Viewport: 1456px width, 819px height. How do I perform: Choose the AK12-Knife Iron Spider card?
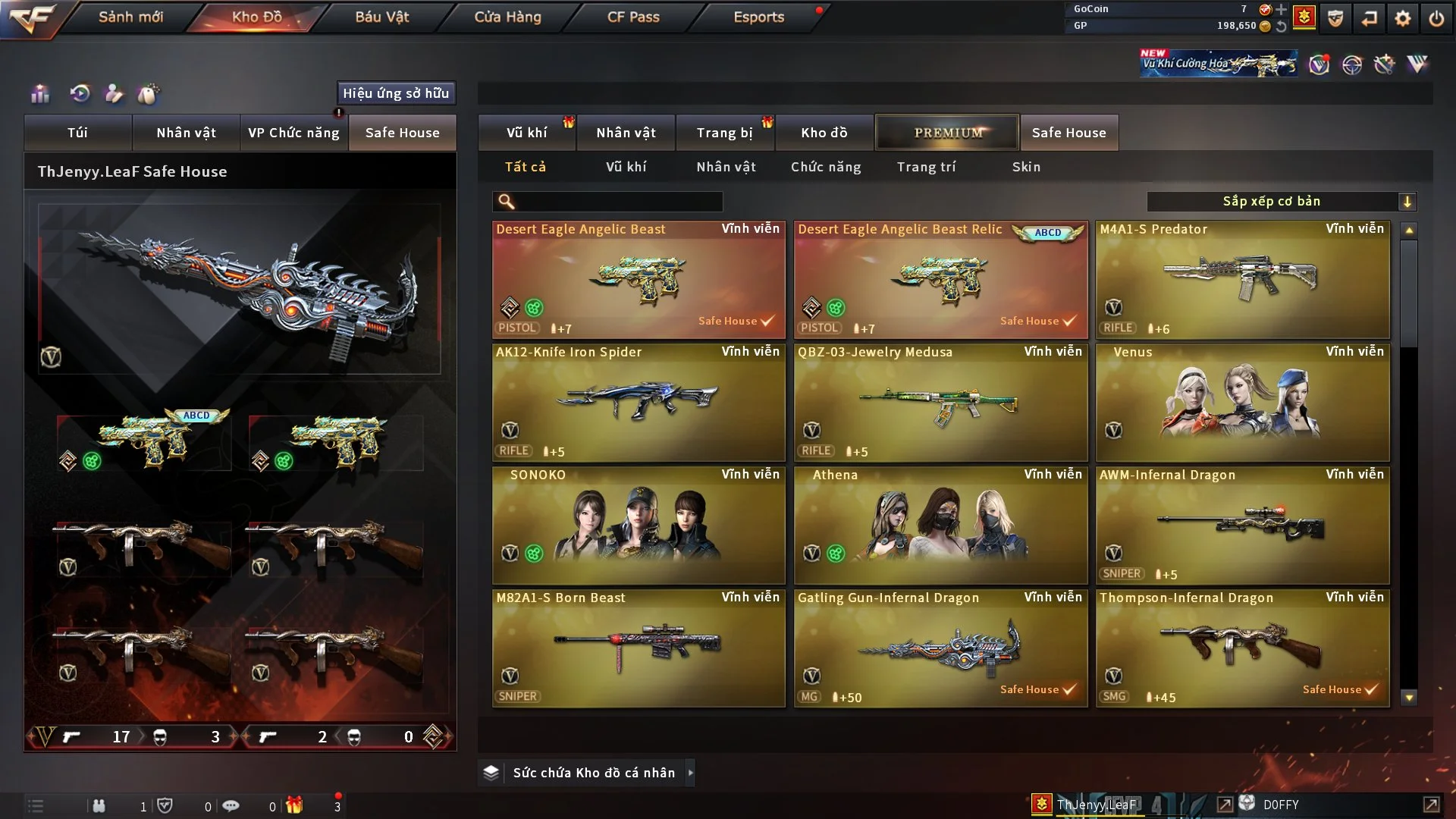pyautogui.click(x=638, y=402)
